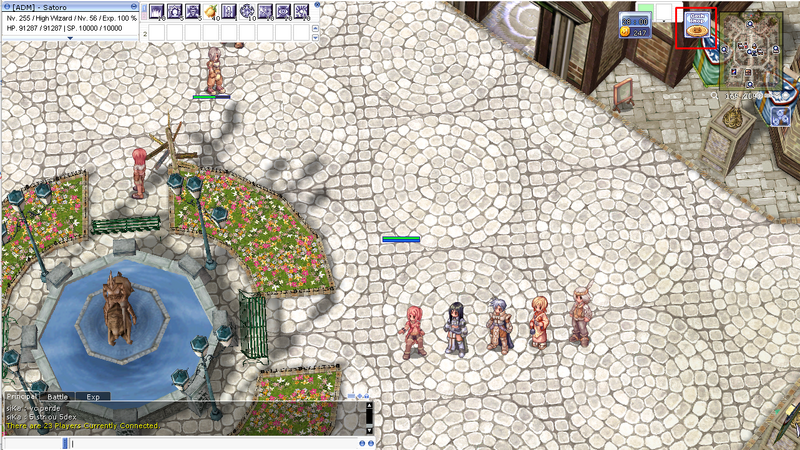This screenshot has height=450, width=800.
Task: Open the Cash Shop
Action: coord(697,27)
